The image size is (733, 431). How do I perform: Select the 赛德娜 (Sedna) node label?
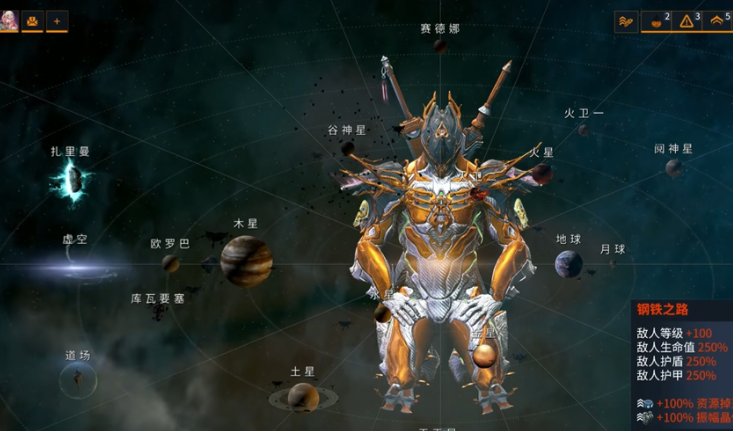pos(440,29)
